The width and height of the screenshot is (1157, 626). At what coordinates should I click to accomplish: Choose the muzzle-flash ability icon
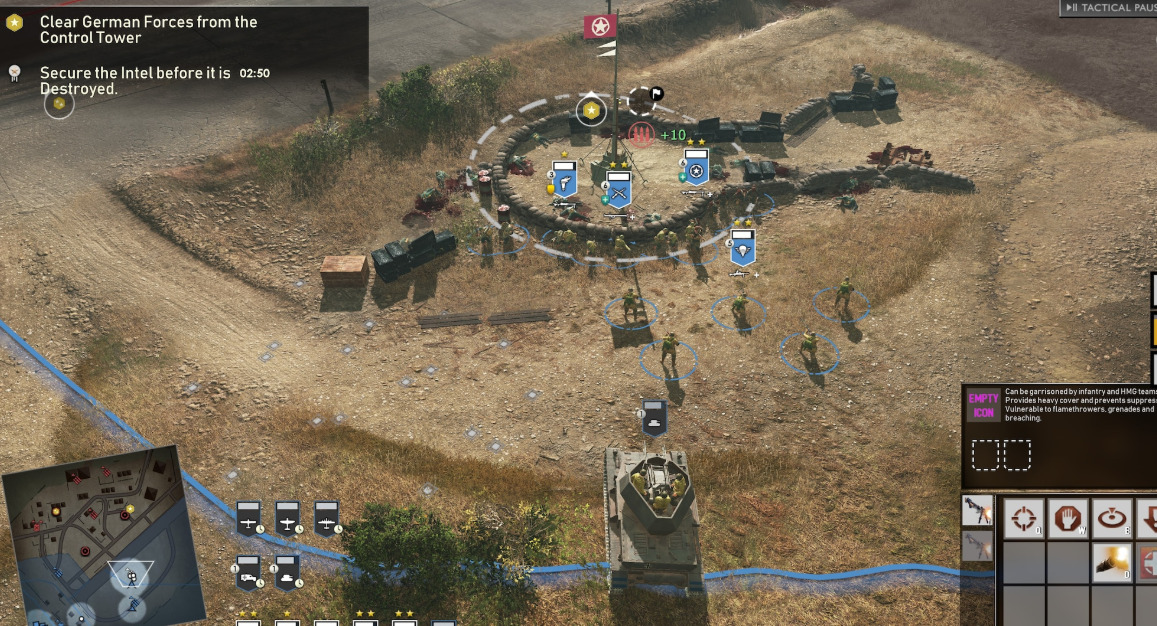pos(1112,562)
